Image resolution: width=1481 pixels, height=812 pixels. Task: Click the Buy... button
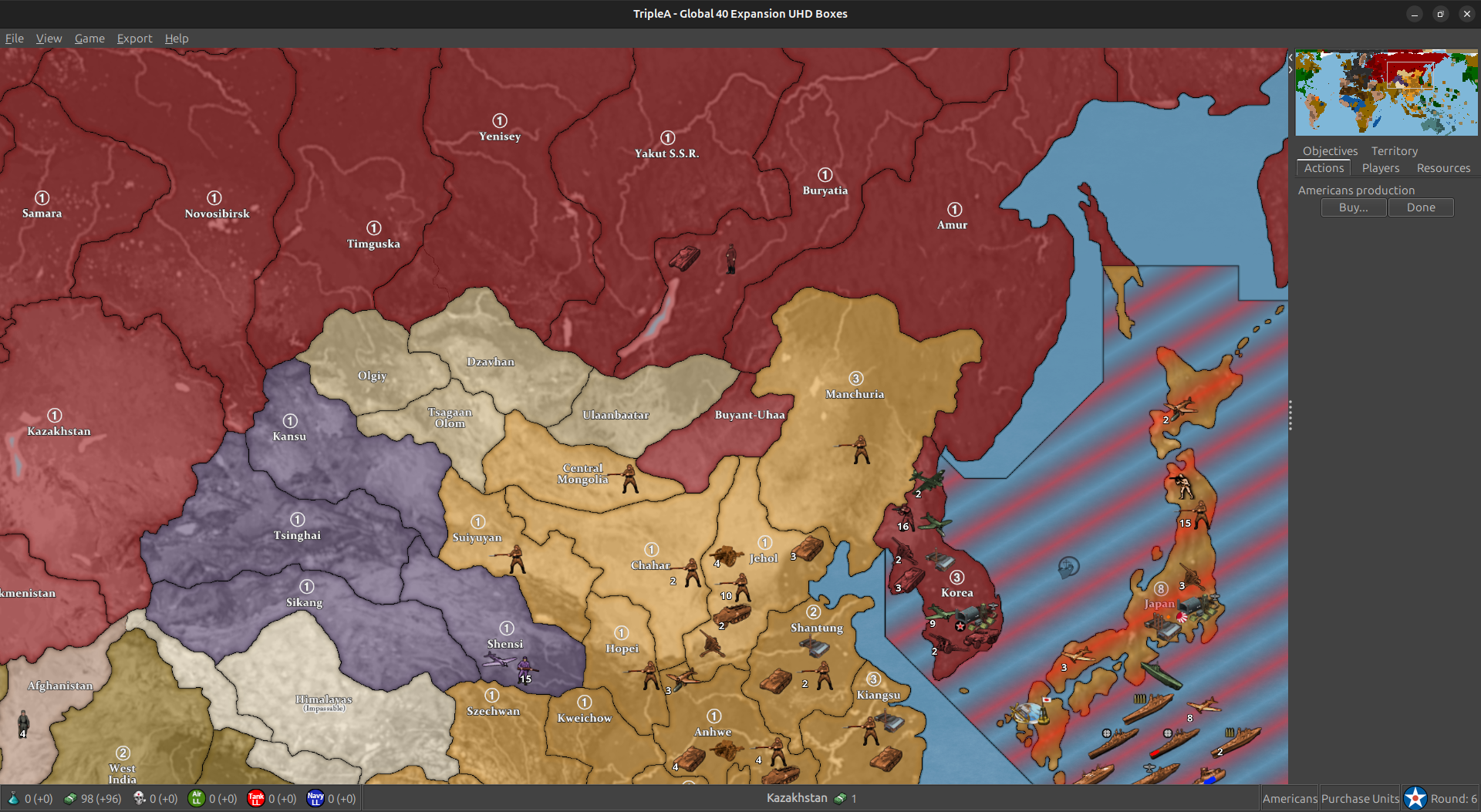point(1353,207)
